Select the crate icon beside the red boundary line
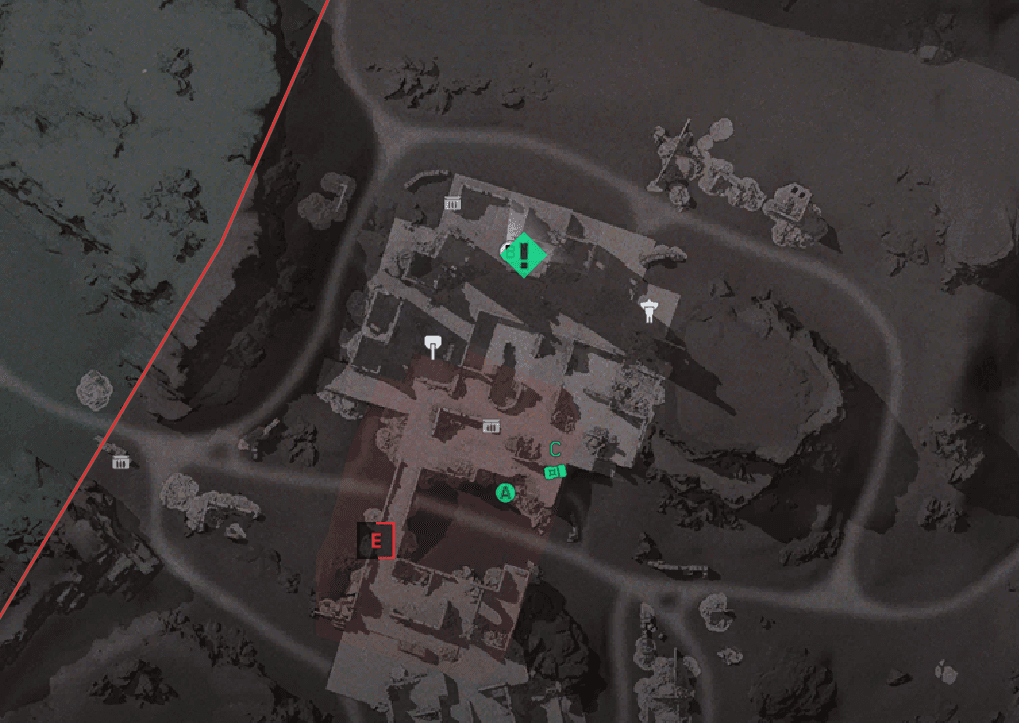Screen dimensions: 1019x723 click(x=121, y=462)
